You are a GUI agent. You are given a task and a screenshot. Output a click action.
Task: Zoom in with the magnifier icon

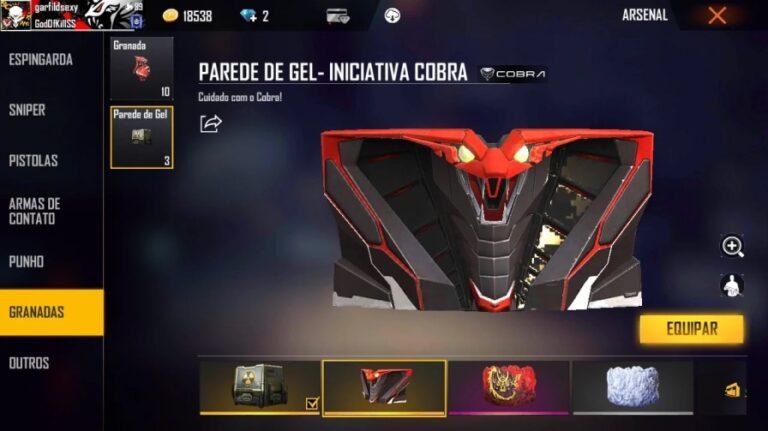(x=733, y=246)
